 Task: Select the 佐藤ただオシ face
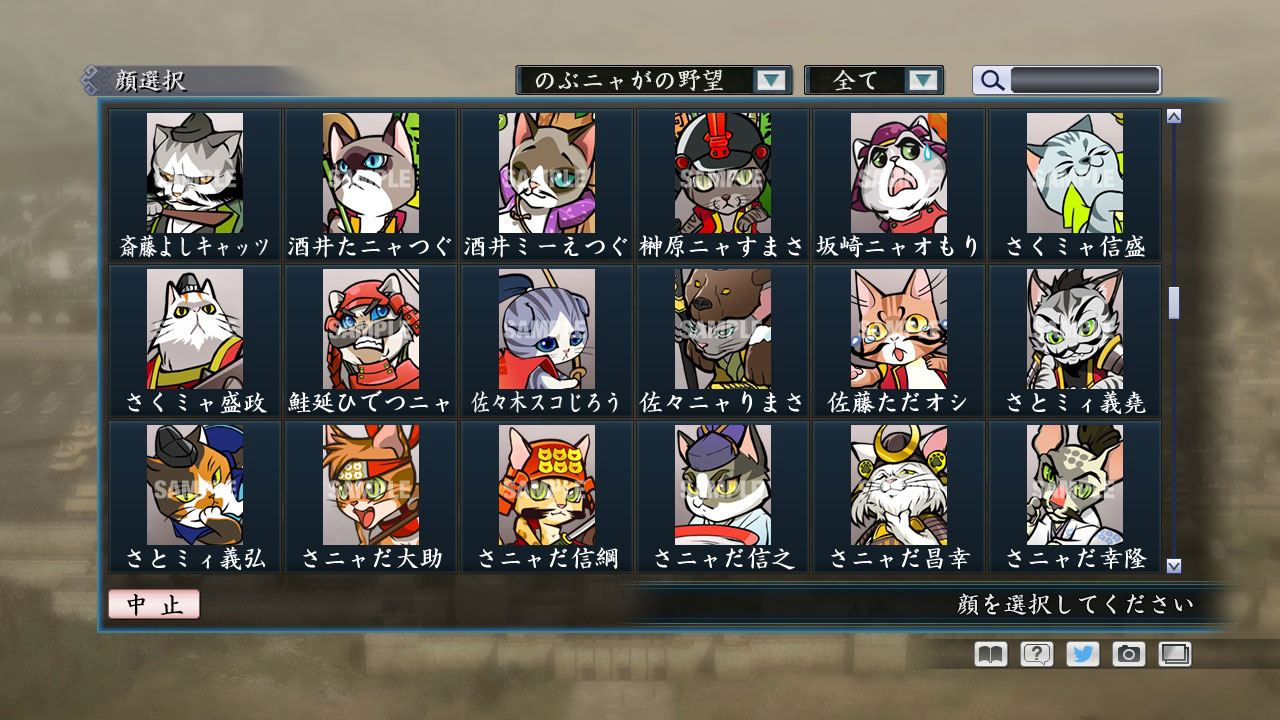coord(897,328)
